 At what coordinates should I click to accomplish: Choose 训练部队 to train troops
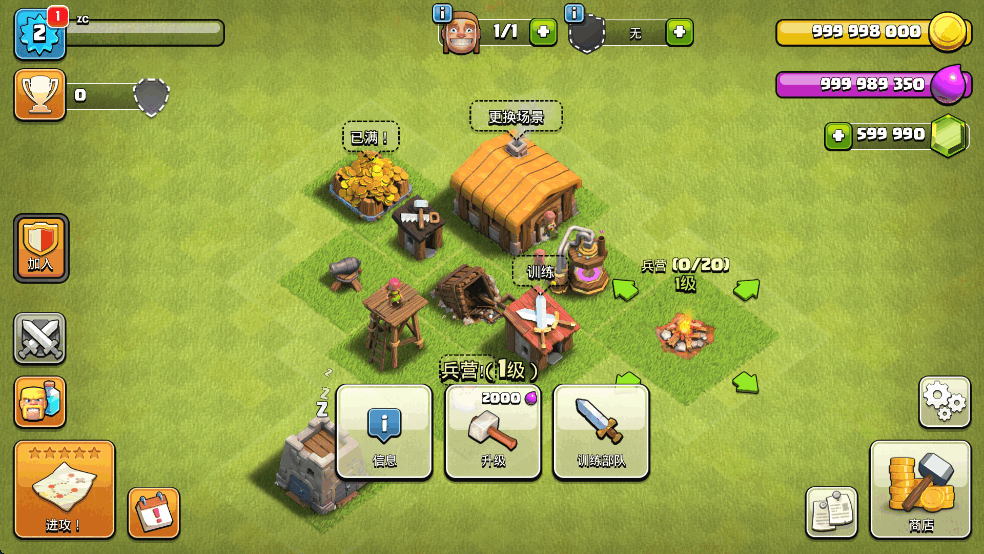(601, 432)
